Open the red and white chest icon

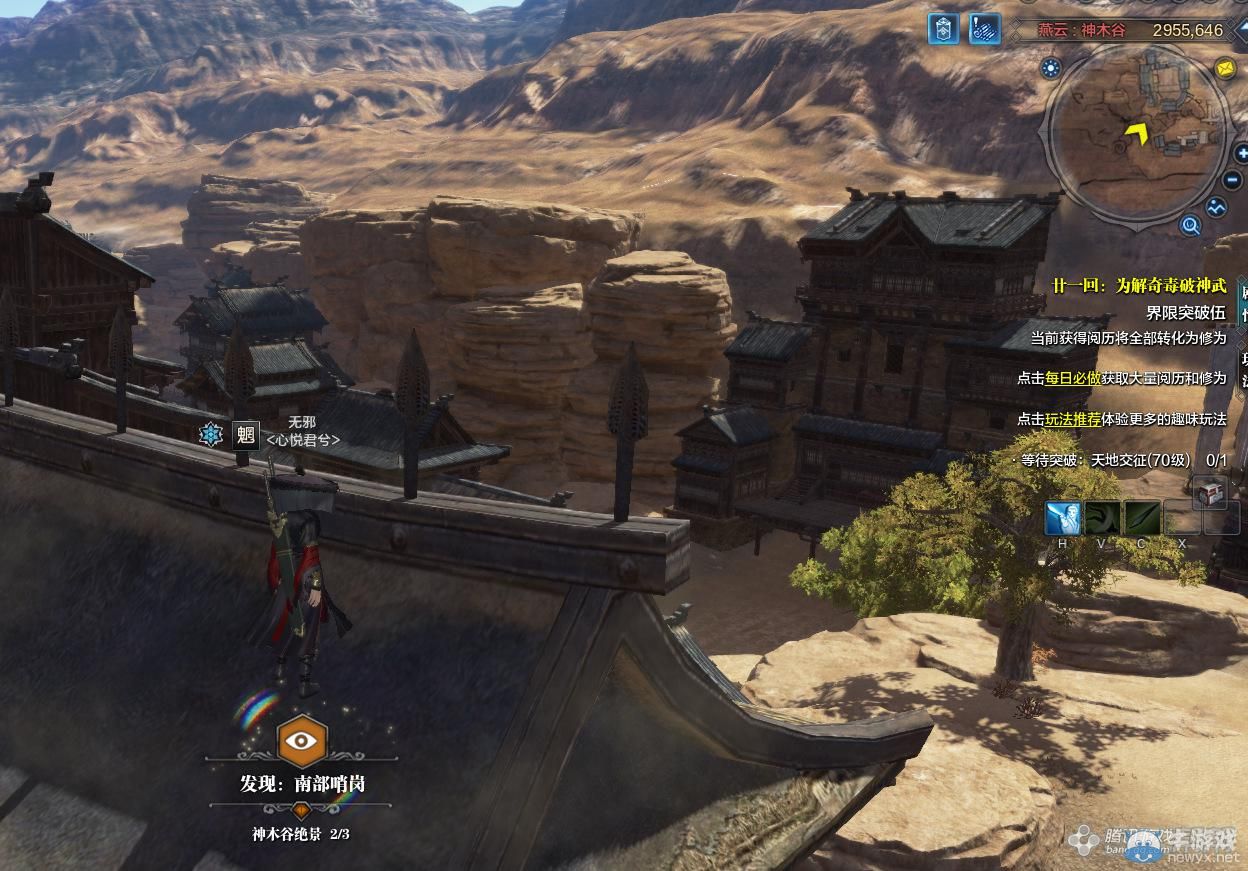1208,492
